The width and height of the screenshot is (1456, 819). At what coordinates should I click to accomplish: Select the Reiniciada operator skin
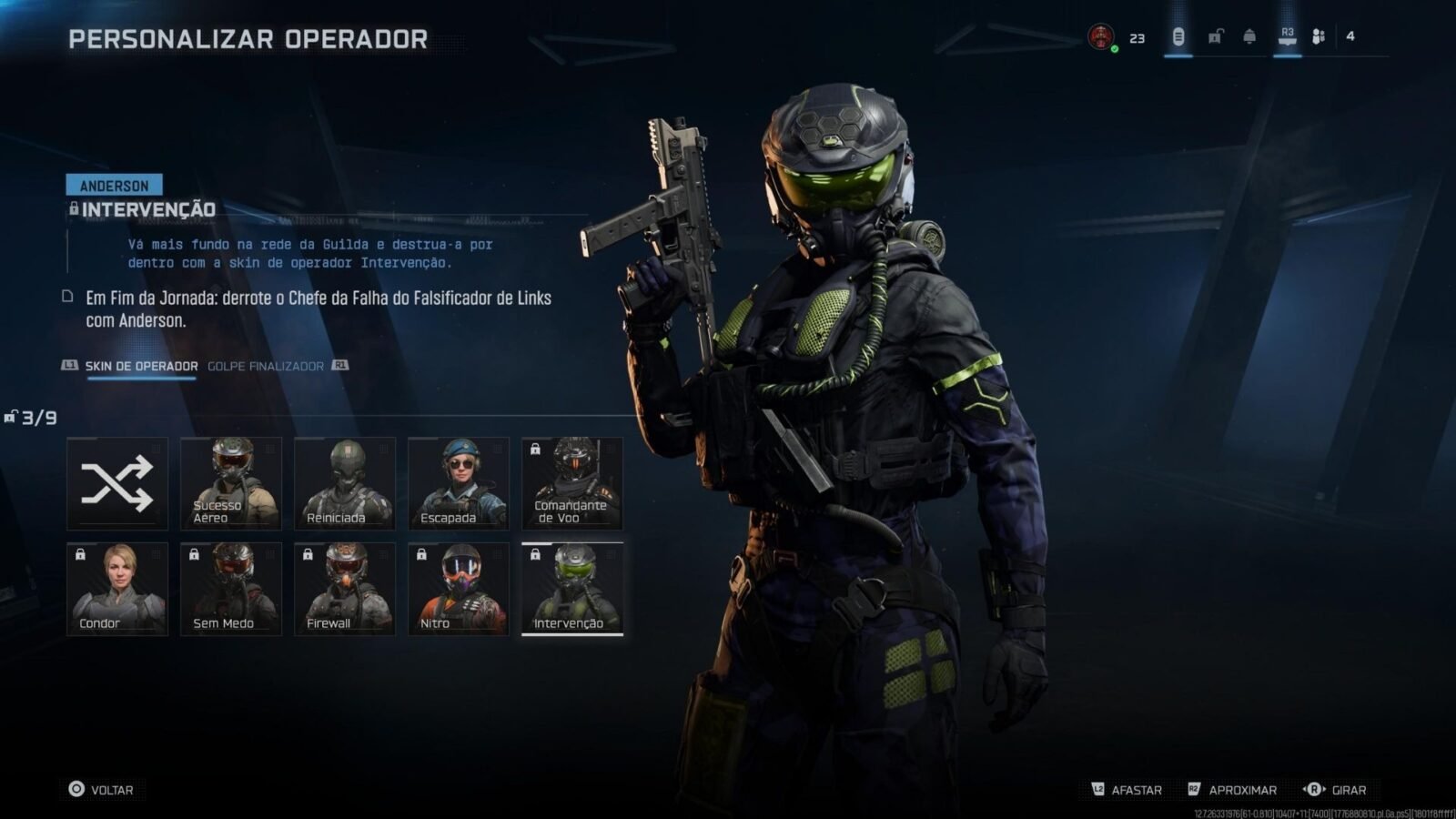coord(345,483)
